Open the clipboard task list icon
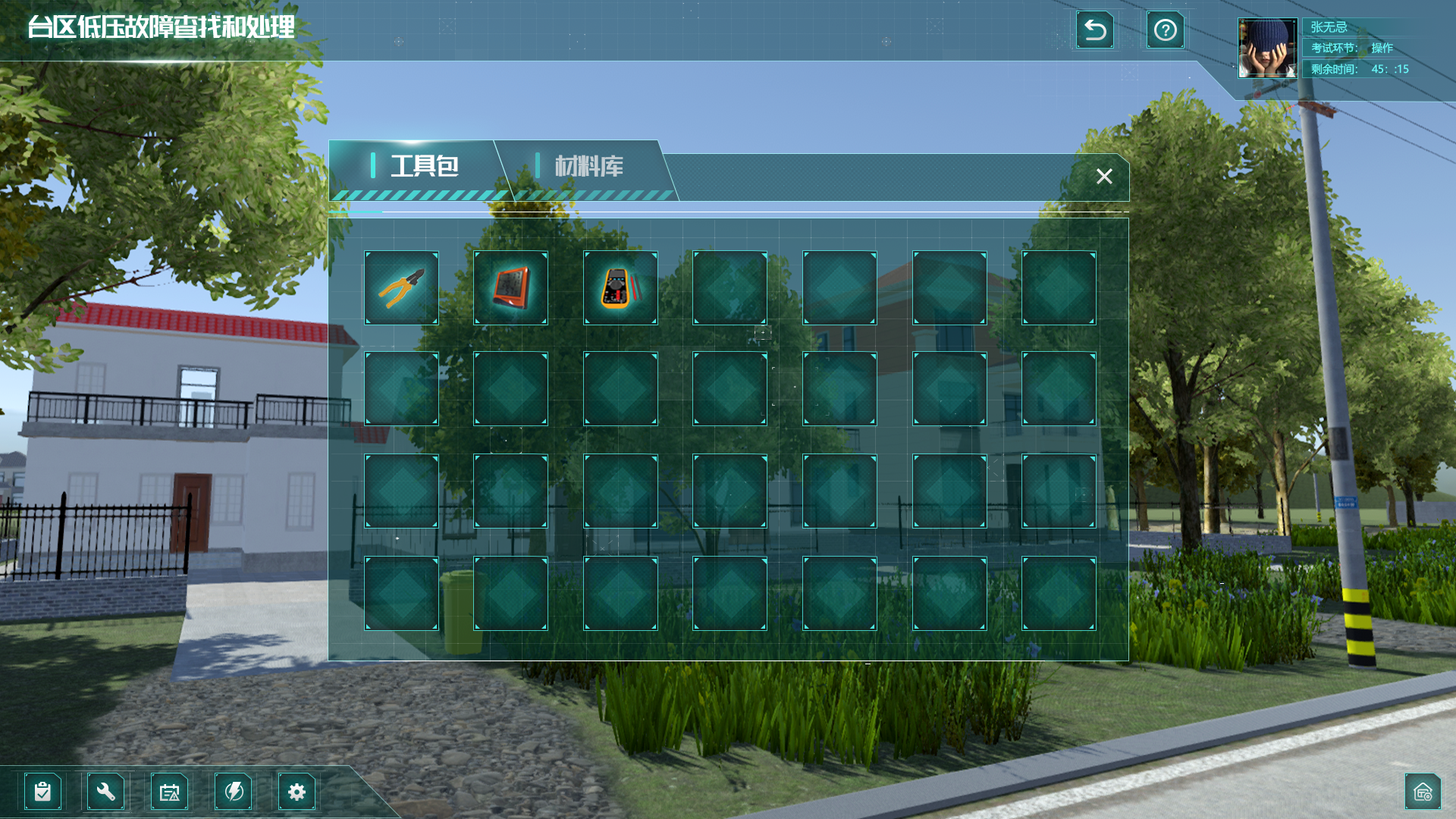Screen dimensions: 1456x819 42,792
